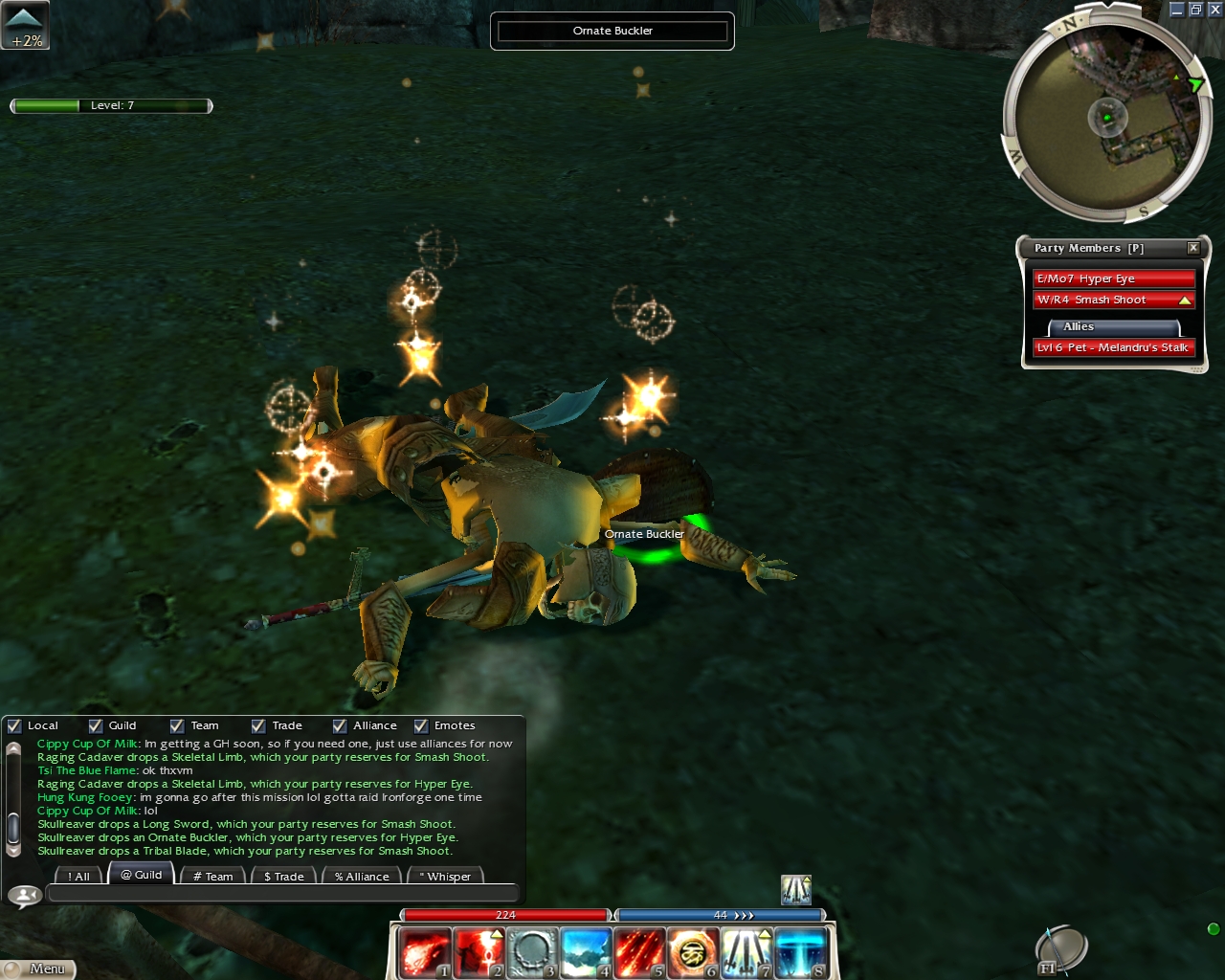Screen dimensions: 1225x980
Task: Use the red ankh resurrection skill
Action: 478,953
